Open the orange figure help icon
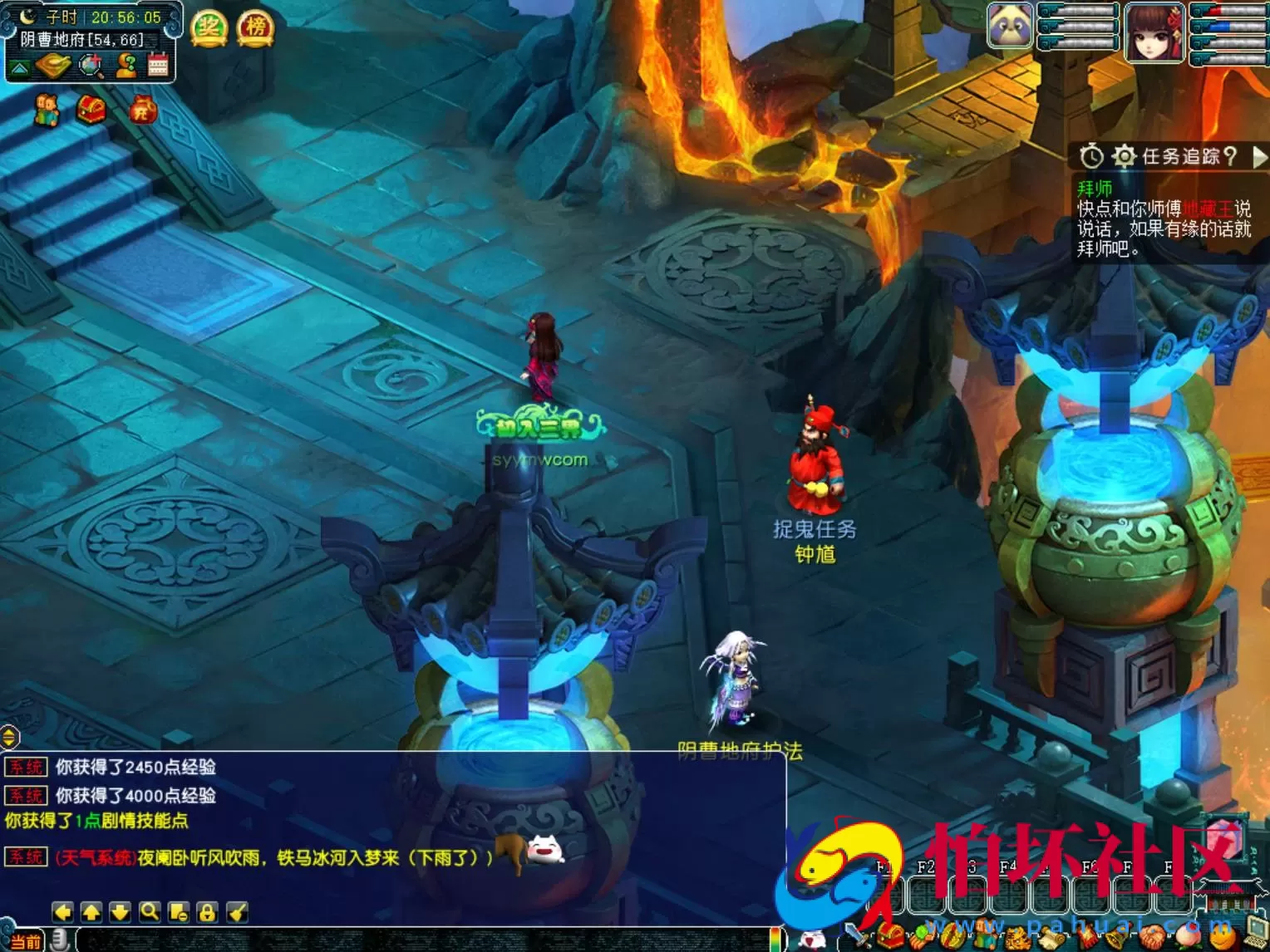 point(126,66)
